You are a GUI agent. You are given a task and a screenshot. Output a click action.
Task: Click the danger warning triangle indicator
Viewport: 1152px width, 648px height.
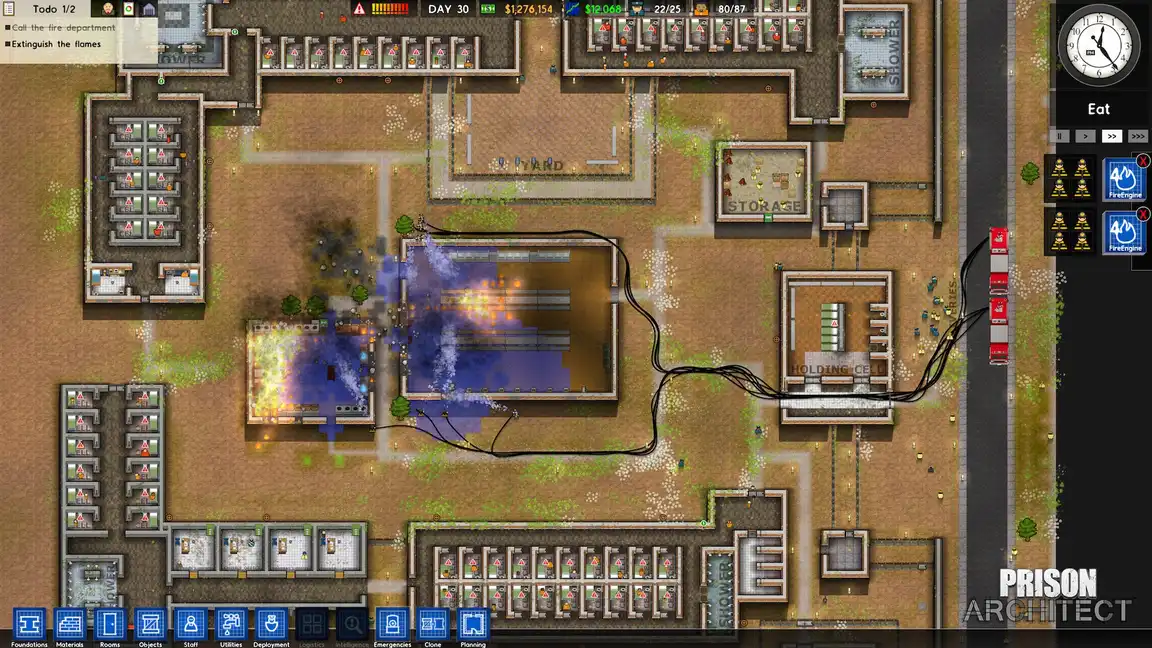pos(360,9)
